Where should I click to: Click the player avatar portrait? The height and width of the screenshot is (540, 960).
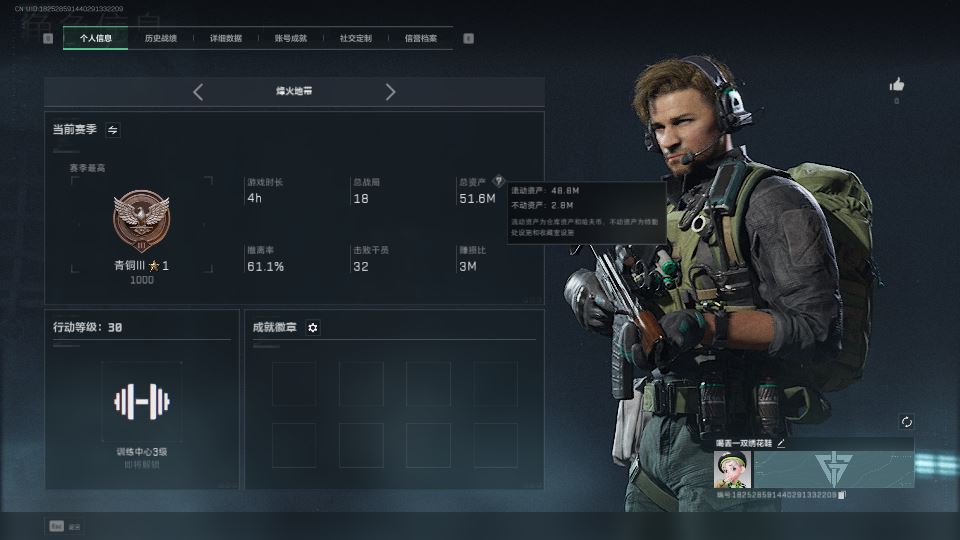[733, 469]
